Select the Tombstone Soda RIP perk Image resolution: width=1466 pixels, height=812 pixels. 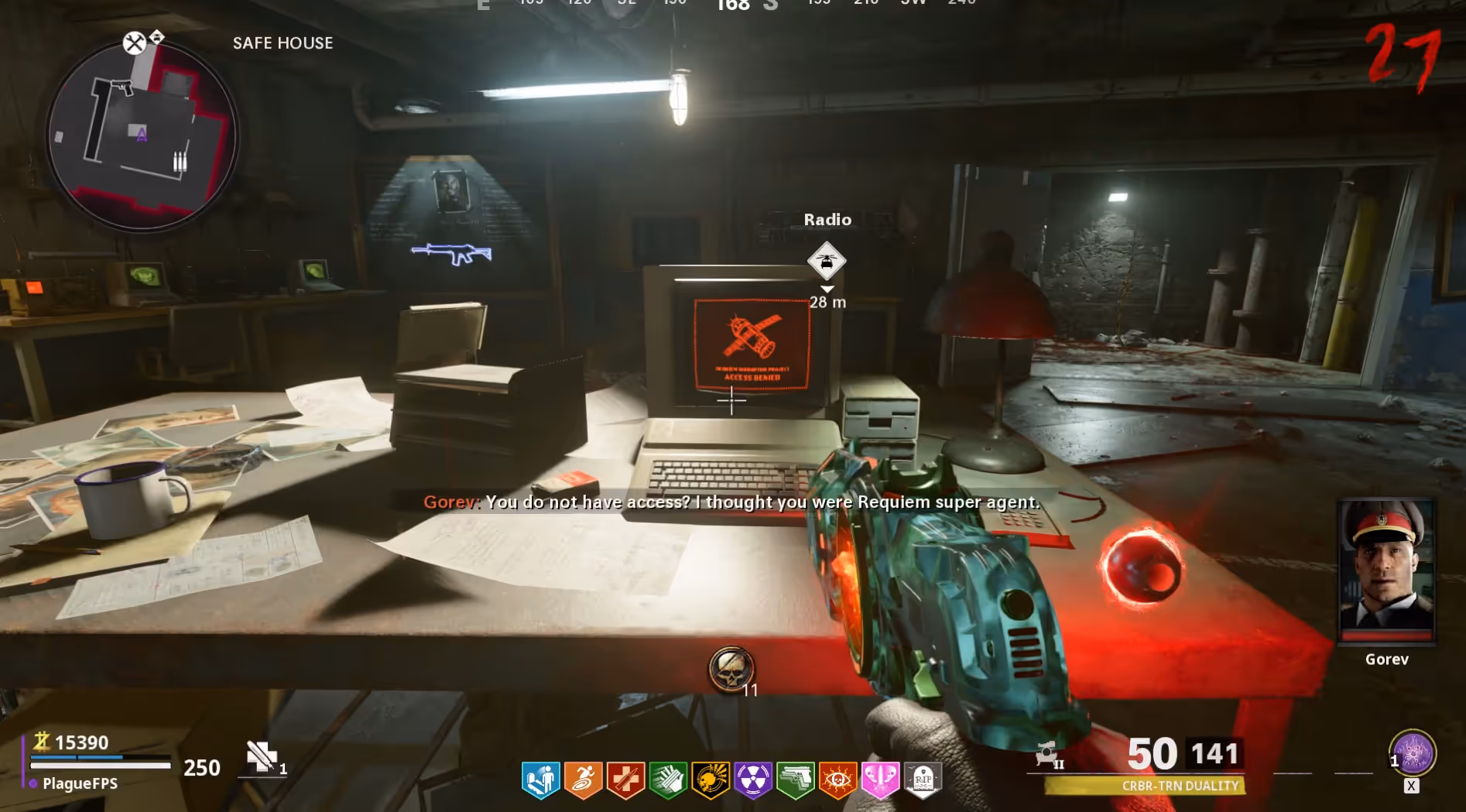pos(923,779)
